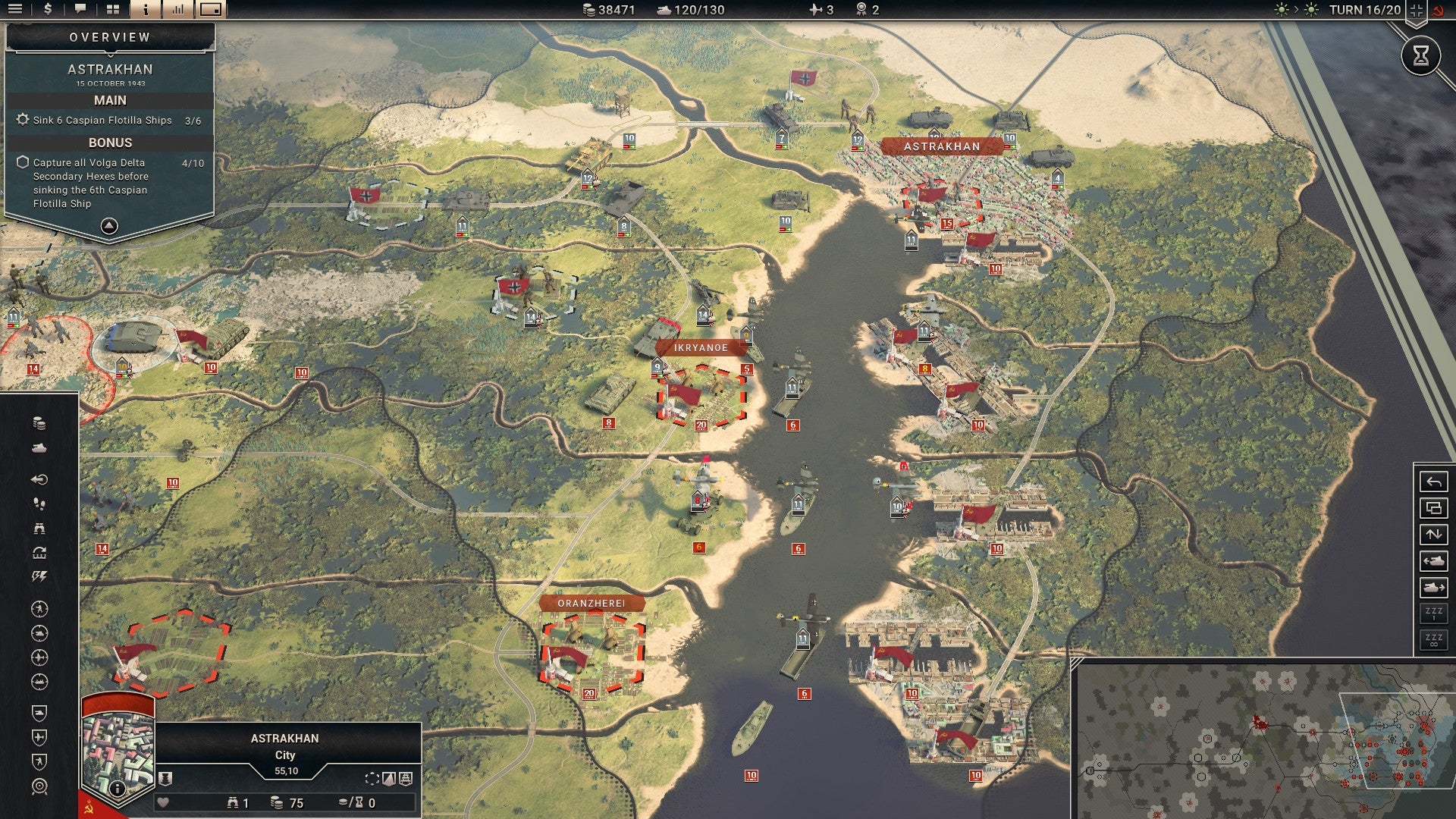This screenshot has width=1456, height=819.
Task: Toggle the tank shield strength overlay
Action: [x=39, y=712]
